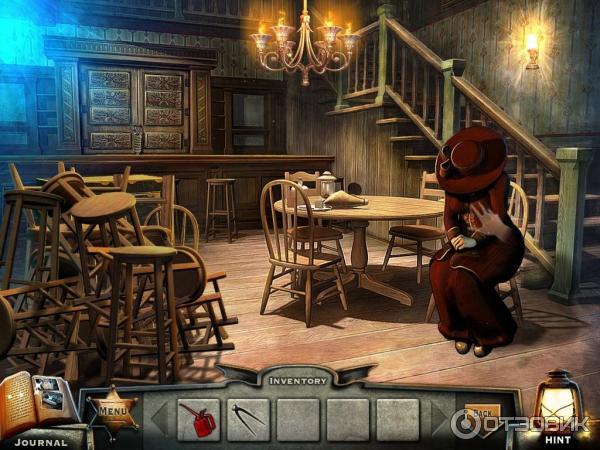Viewport: 600px width, 450px height.
Task: Open the sheriff star Menu
Action: pos(111,408)
